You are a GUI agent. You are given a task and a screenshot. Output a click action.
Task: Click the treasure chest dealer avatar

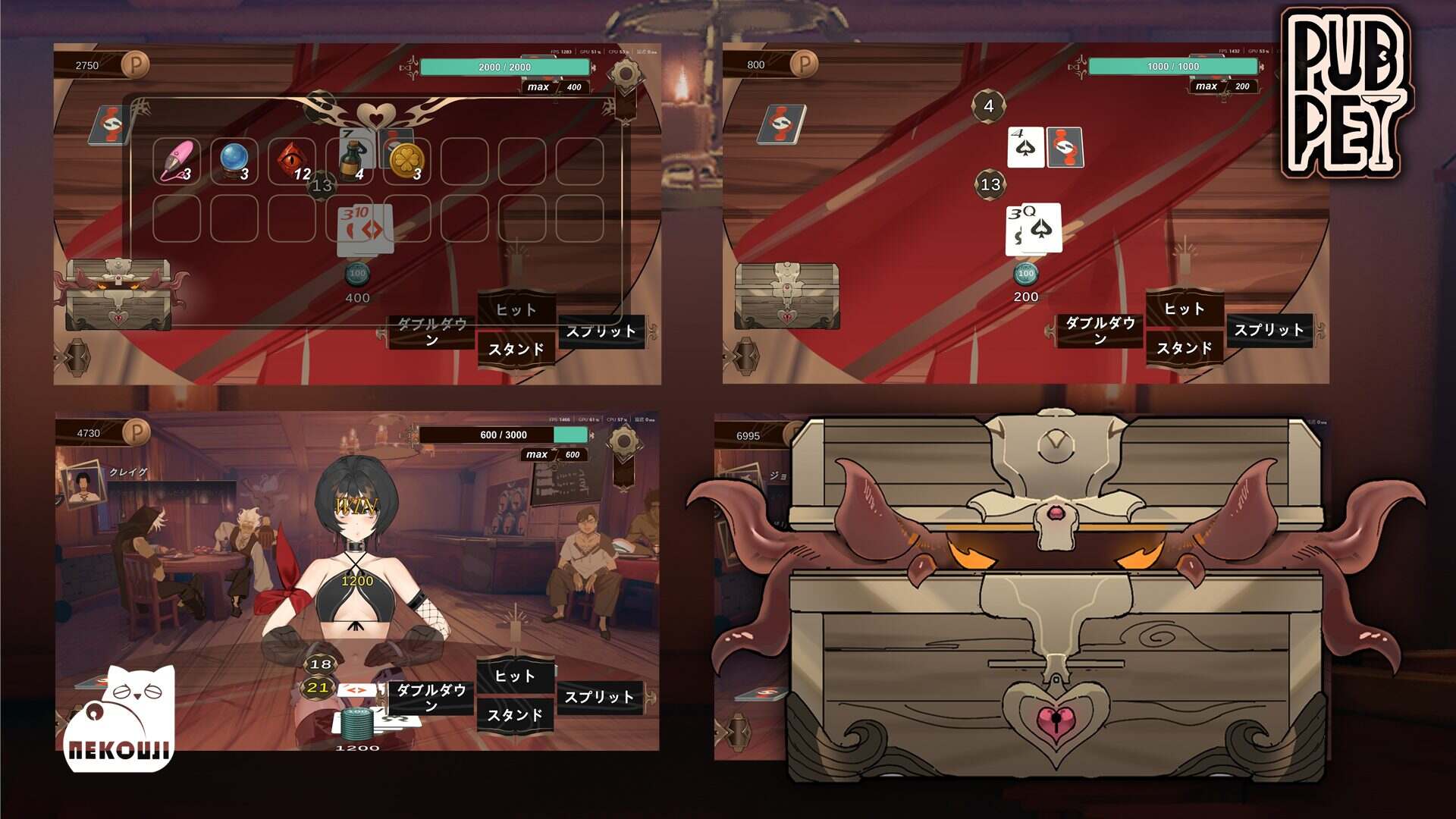click(118, 294)
